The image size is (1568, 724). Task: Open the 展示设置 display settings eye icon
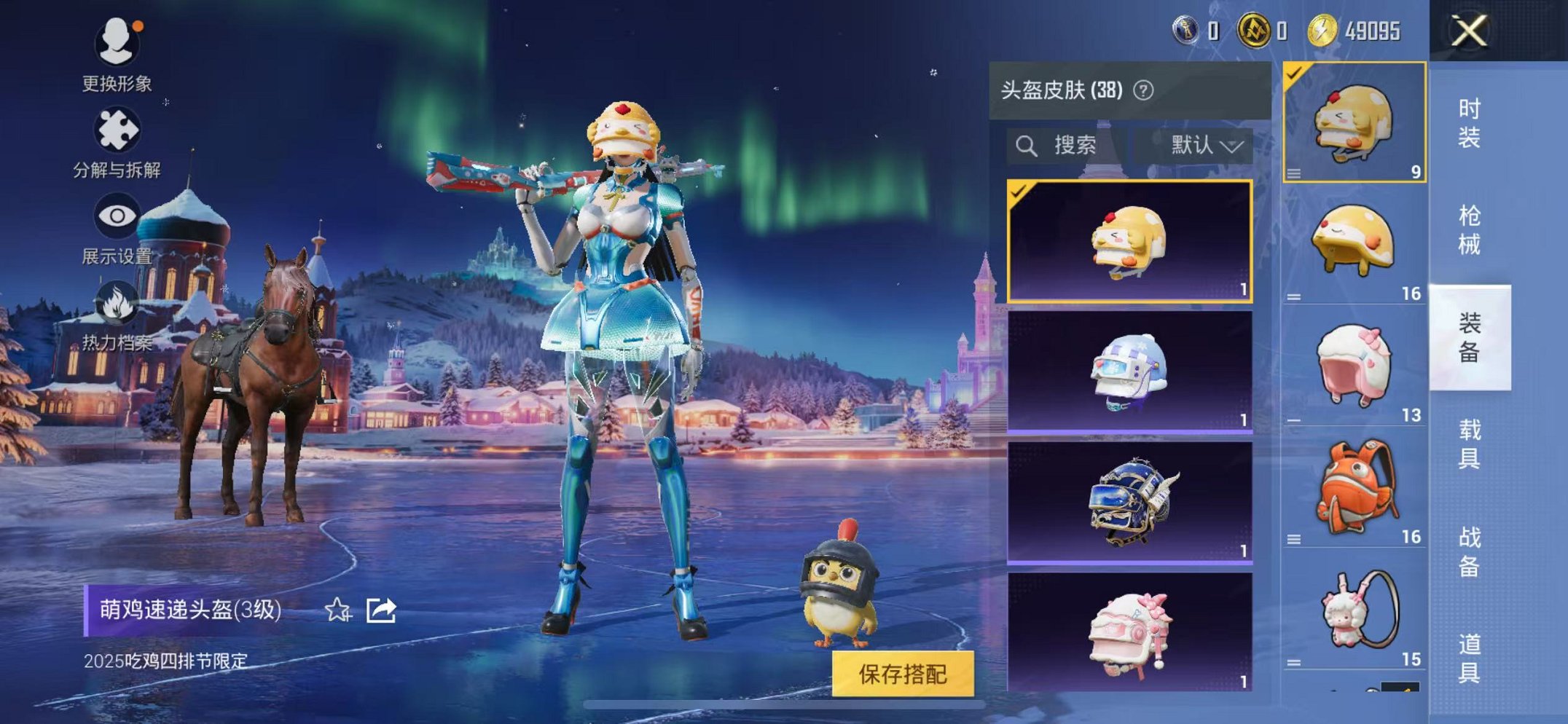(117, 215)
